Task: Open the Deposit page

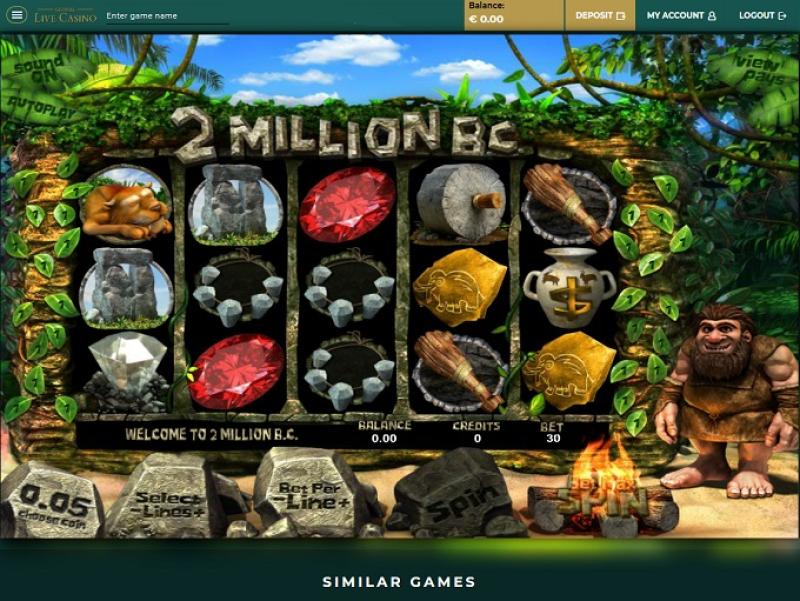Action: click(x=600, y=16)
